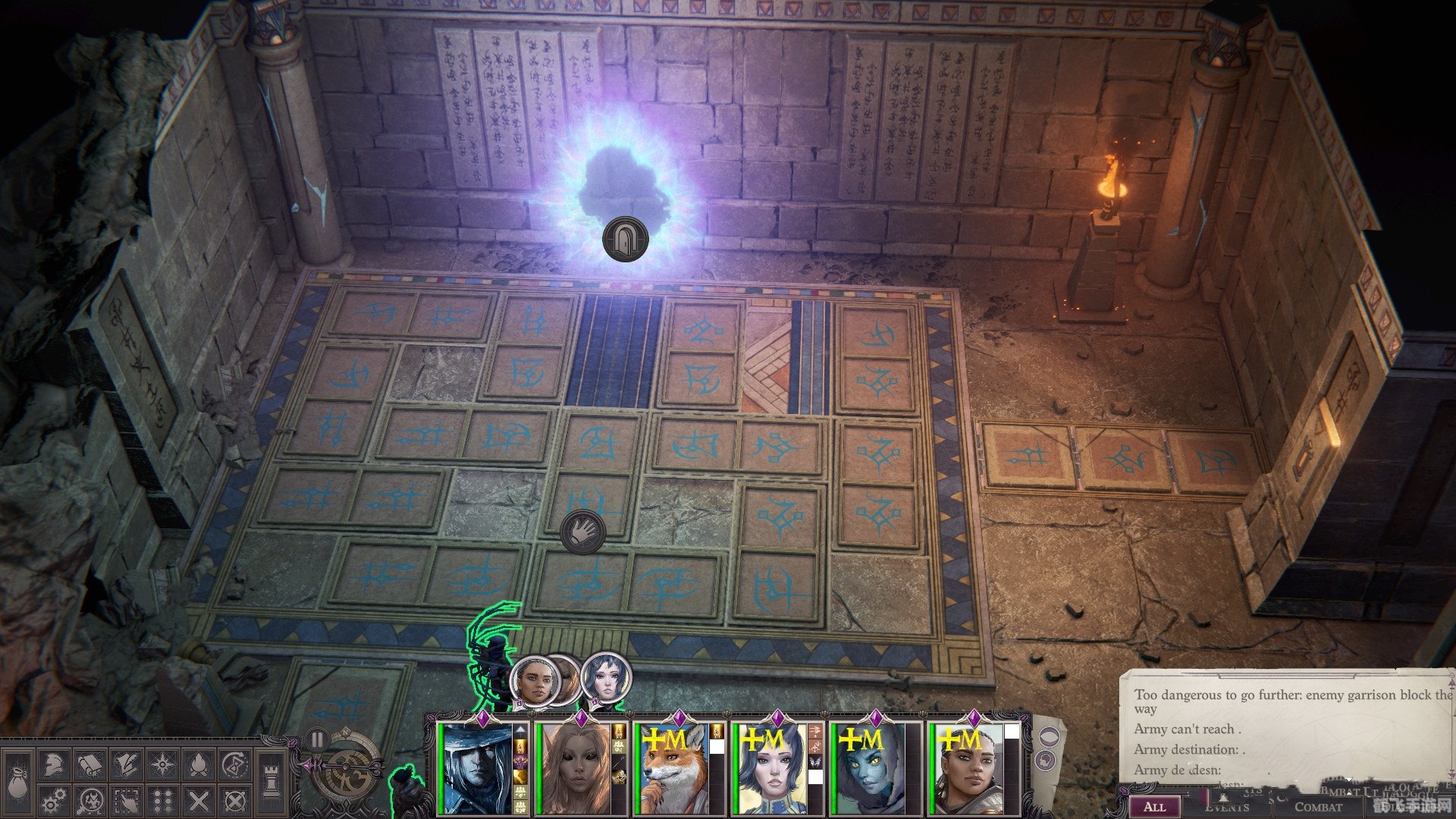
Task: Open the spellbook scroll icon
Action: pyautogui.click(x=89, y=766)
